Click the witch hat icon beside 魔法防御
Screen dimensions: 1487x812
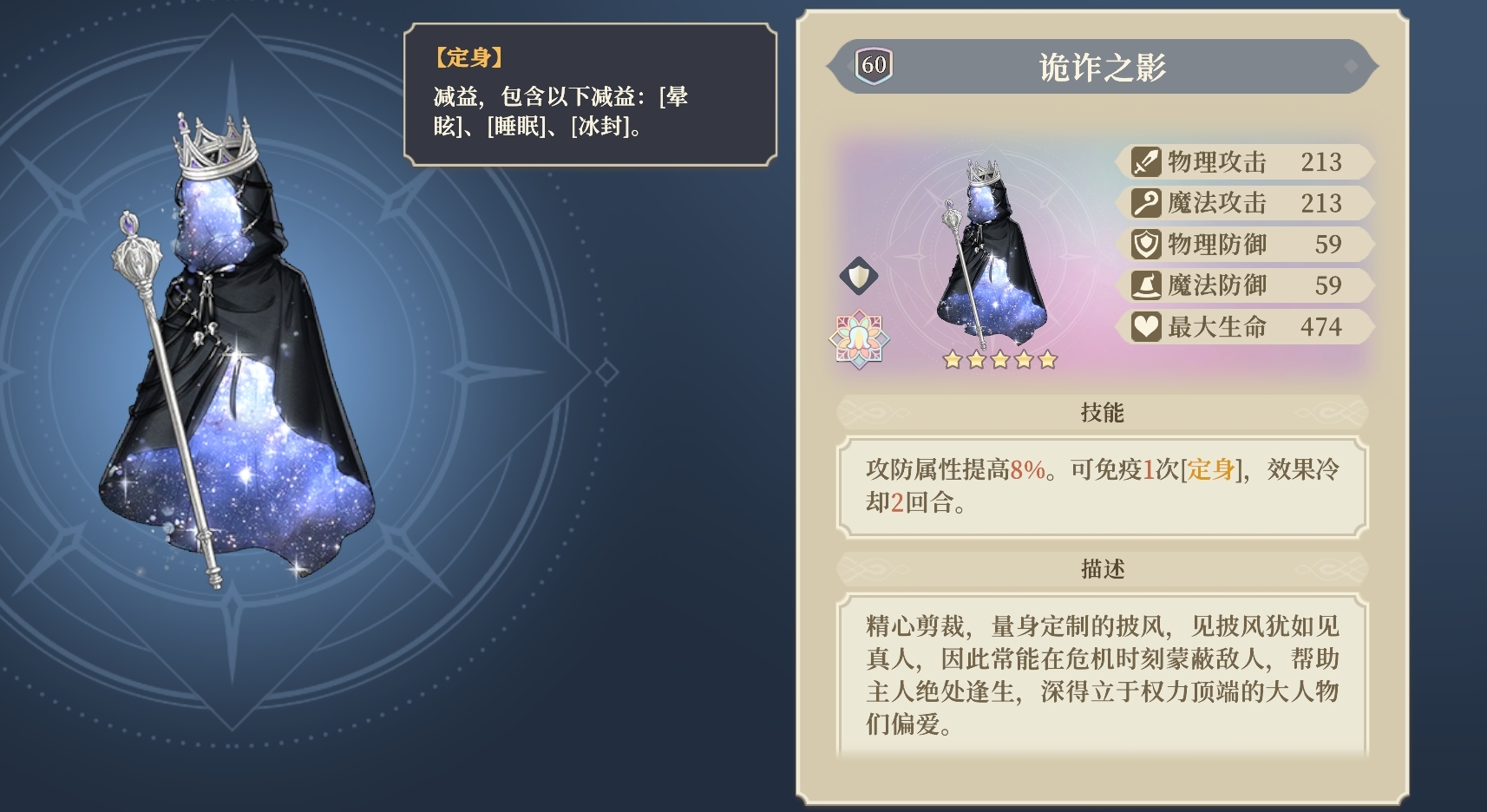pyautogui.click(x=1144, y=285)
